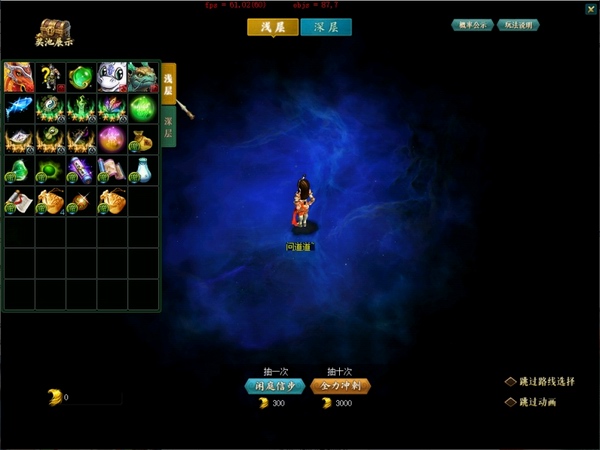Select the red dragon prize icon
600x450 pixels.
19,77
